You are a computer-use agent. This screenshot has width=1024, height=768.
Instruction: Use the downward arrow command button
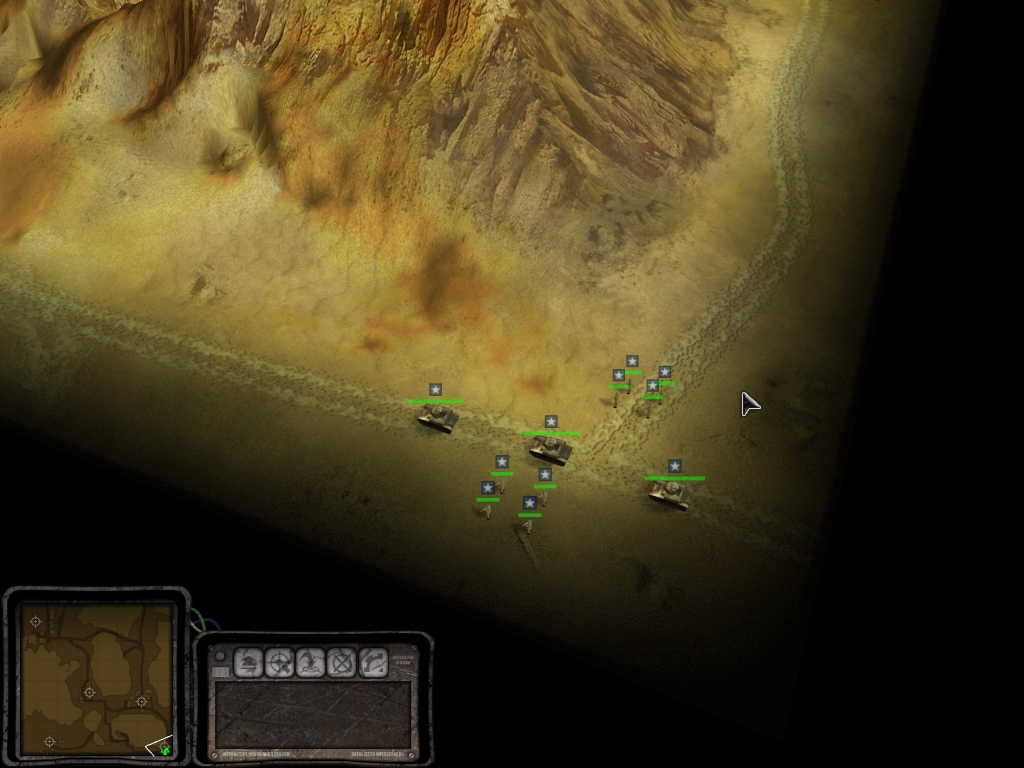311,662
